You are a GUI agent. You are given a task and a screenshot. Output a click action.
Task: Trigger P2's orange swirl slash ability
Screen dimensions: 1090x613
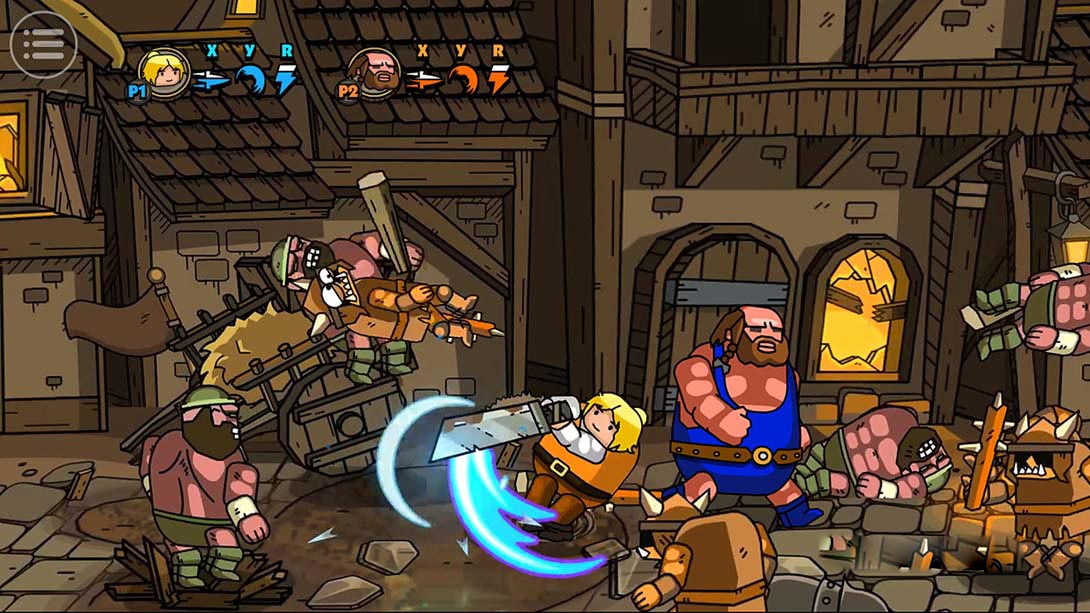[x=462, y=79]
